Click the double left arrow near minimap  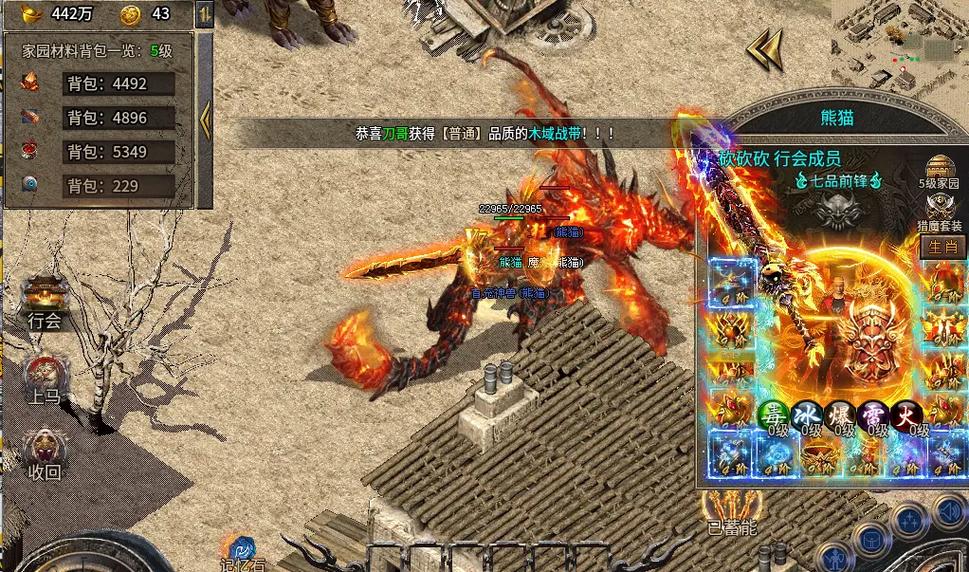(764, 48)
